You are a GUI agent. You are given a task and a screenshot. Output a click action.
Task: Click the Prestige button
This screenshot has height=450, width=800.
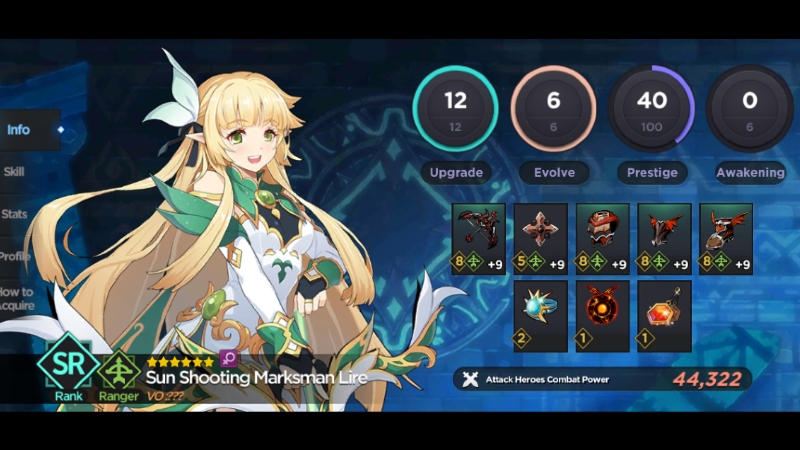[652, 172]
